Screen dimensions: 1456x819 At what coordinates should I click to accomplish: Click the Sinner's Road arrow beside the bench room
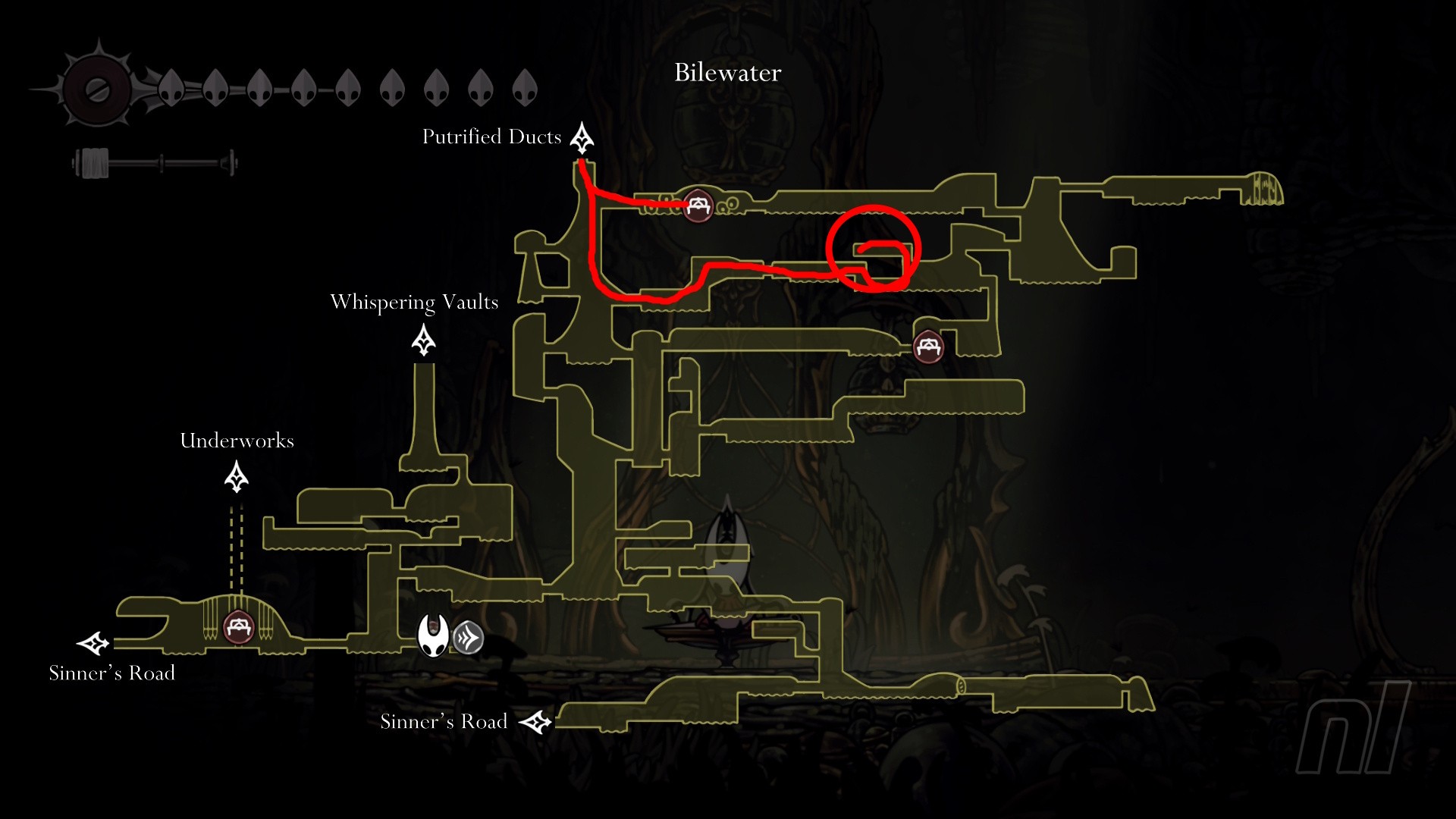[93, 644]
